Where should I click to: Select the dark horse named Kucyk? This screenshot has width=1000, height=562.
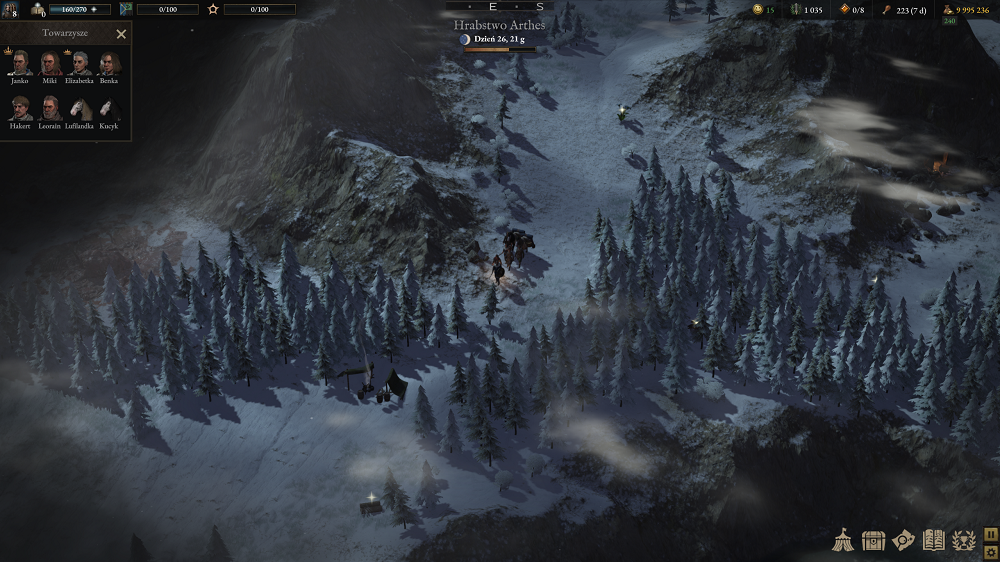pyautogui.click(x=108, y=108)
